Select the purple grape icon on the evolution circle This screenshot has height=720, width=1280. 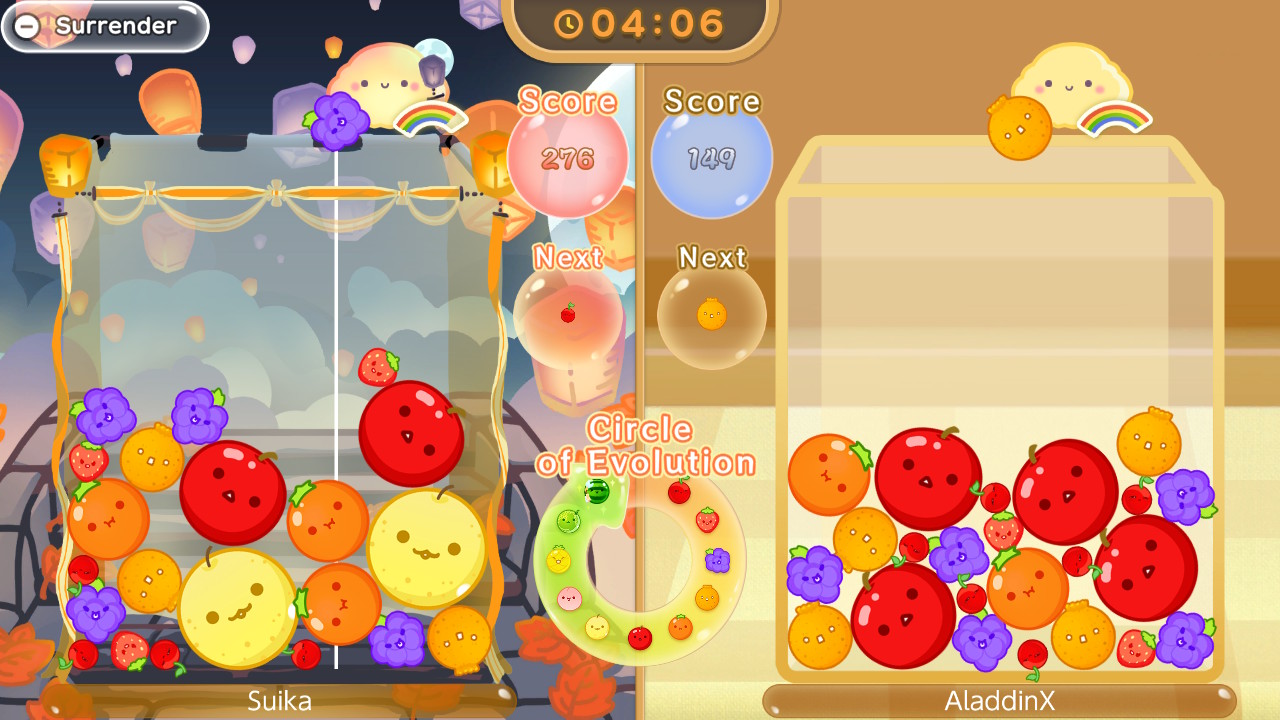point(718,559)
